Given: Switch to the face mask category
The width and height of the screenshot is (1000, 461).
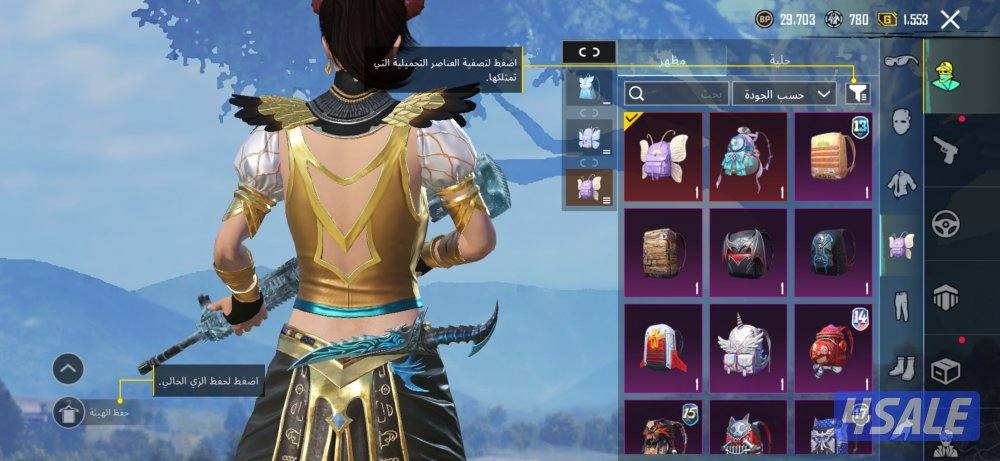Looking at the screenshot, I should click(902, 124).
